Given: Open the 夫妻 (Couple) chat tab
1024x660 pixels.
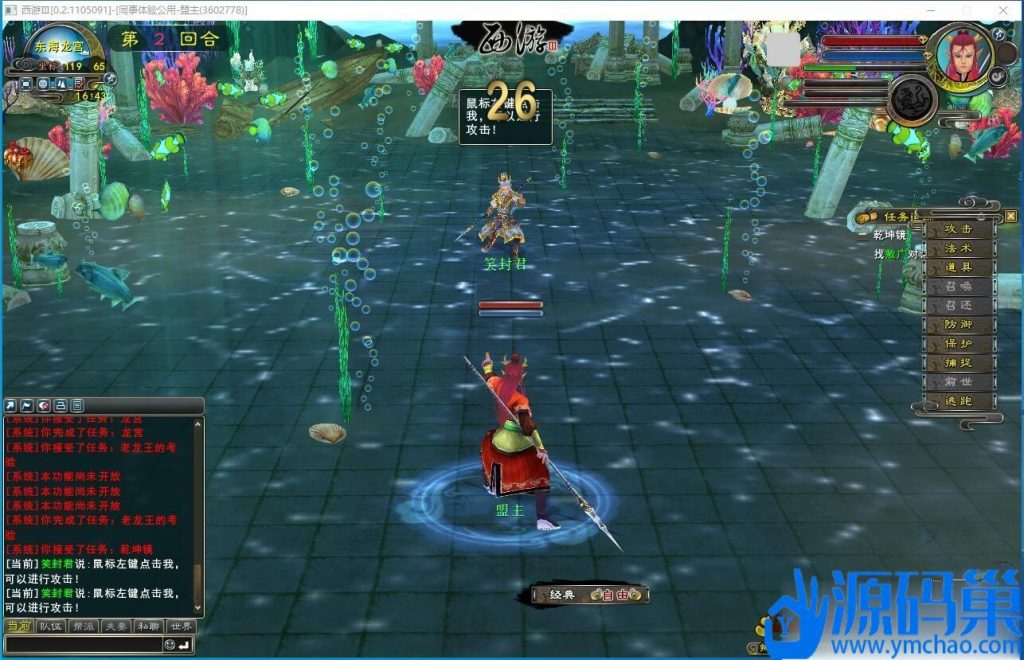Looking at the screenshot, I should click(x=115, y=627).
